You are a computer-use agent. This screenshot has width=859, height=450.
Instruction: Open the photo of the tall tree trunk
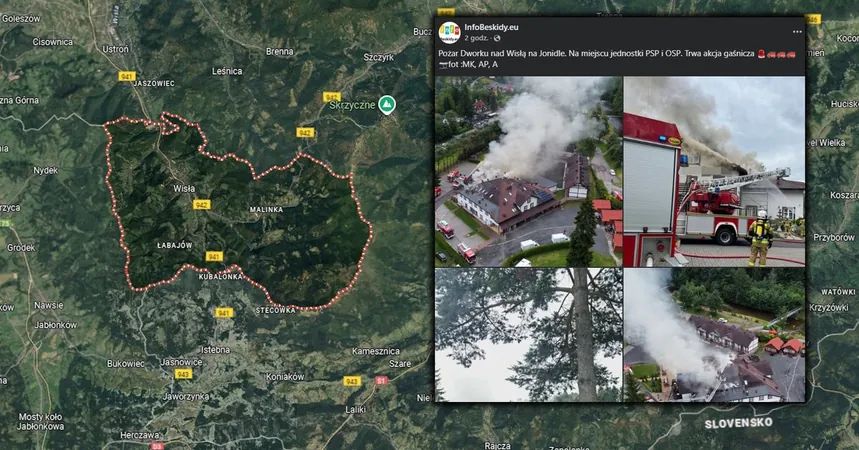pyautogui.click(x=528, y=335)
